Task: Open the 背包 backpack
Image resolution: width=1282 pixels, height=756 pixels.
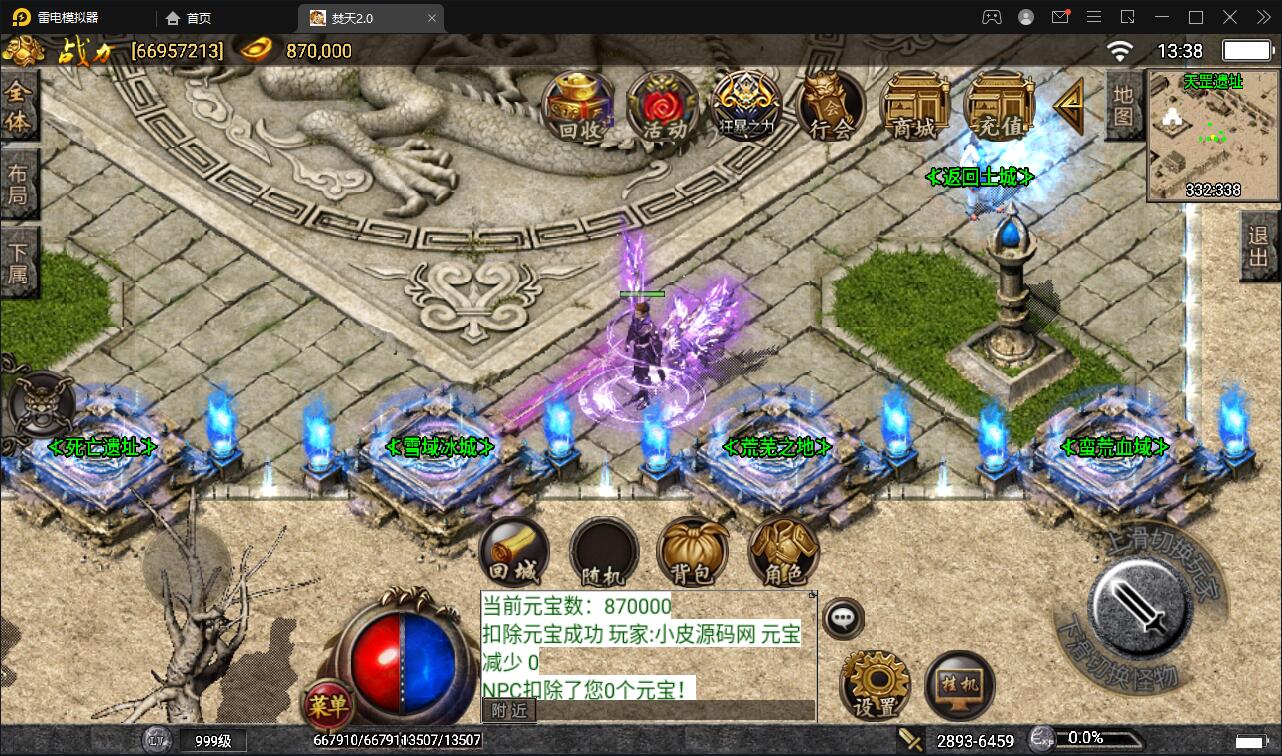Action: click(693, 550)
